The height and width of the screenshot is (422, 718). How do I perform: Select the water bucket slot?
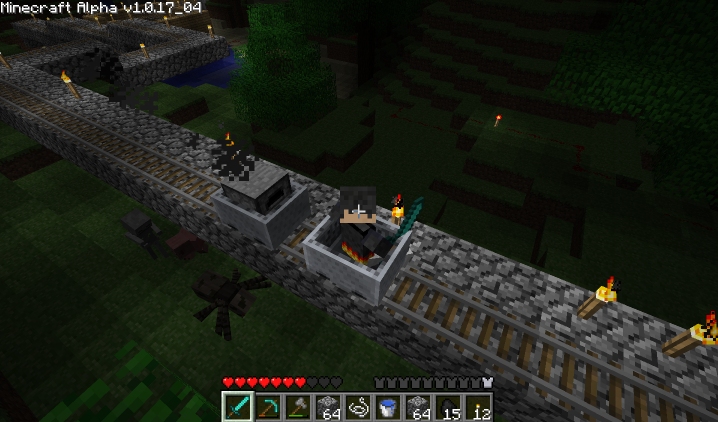point(388,407)
